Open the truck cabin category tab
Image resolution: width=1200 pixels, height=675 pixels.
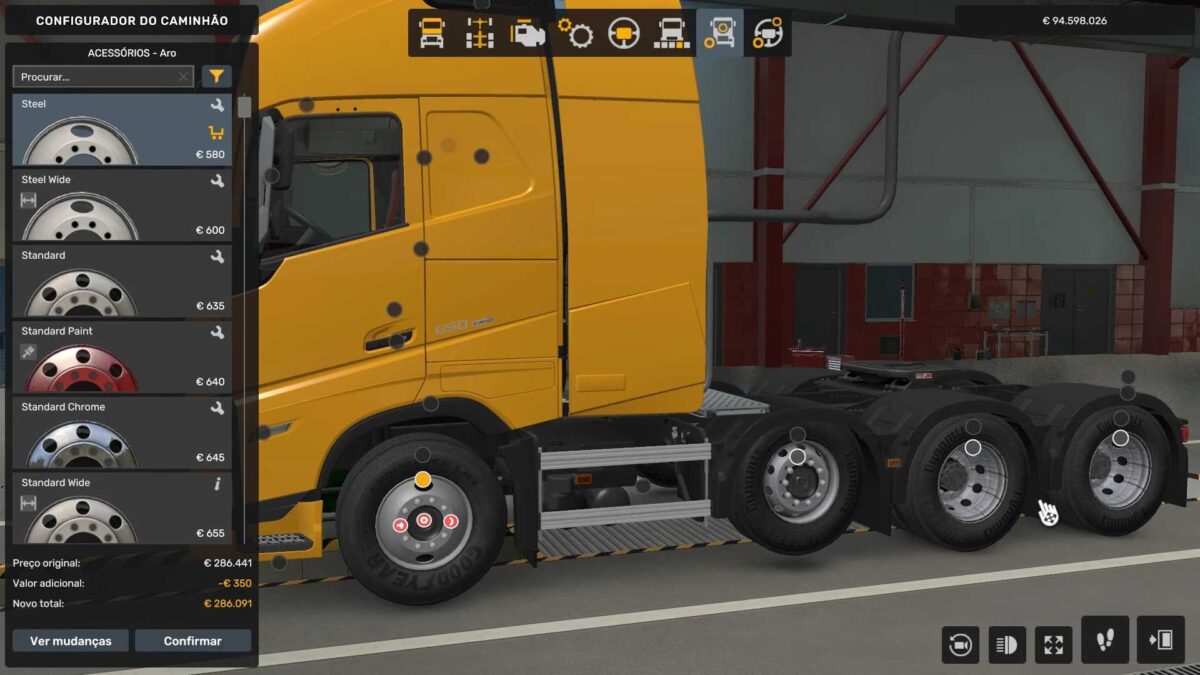432,33
